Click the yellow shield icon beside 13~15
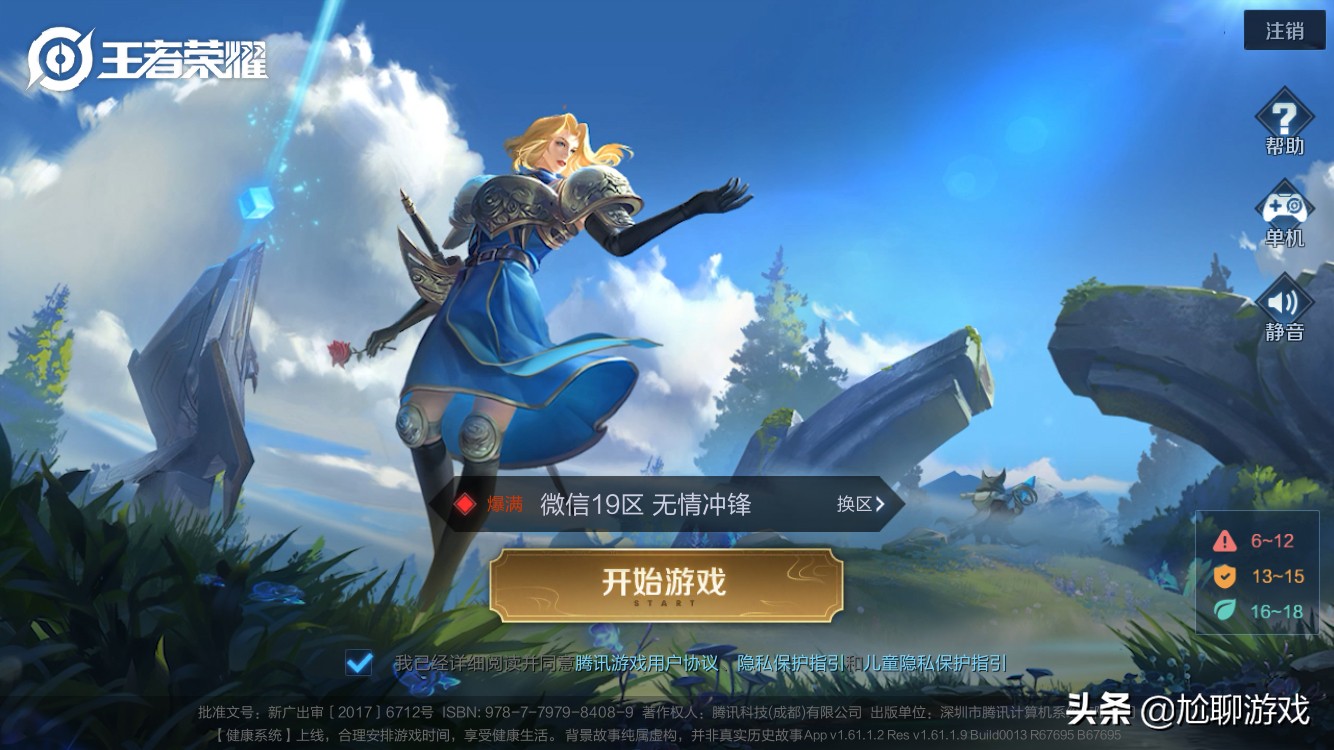The width and height of the screenshot is (1334, 750). tap(1225, 574)
